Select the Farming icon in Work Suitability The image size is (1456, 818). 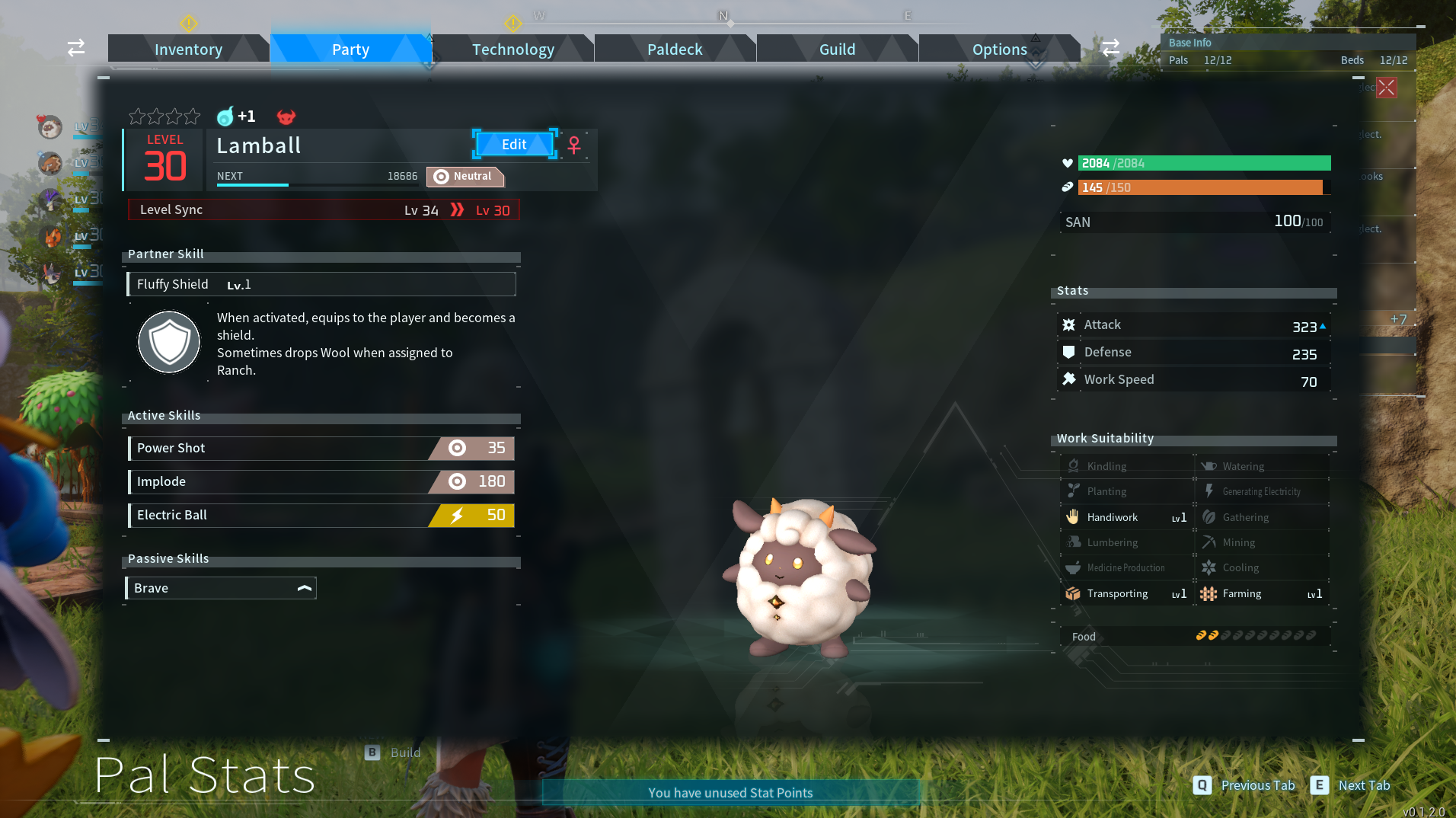(1207, 593)
